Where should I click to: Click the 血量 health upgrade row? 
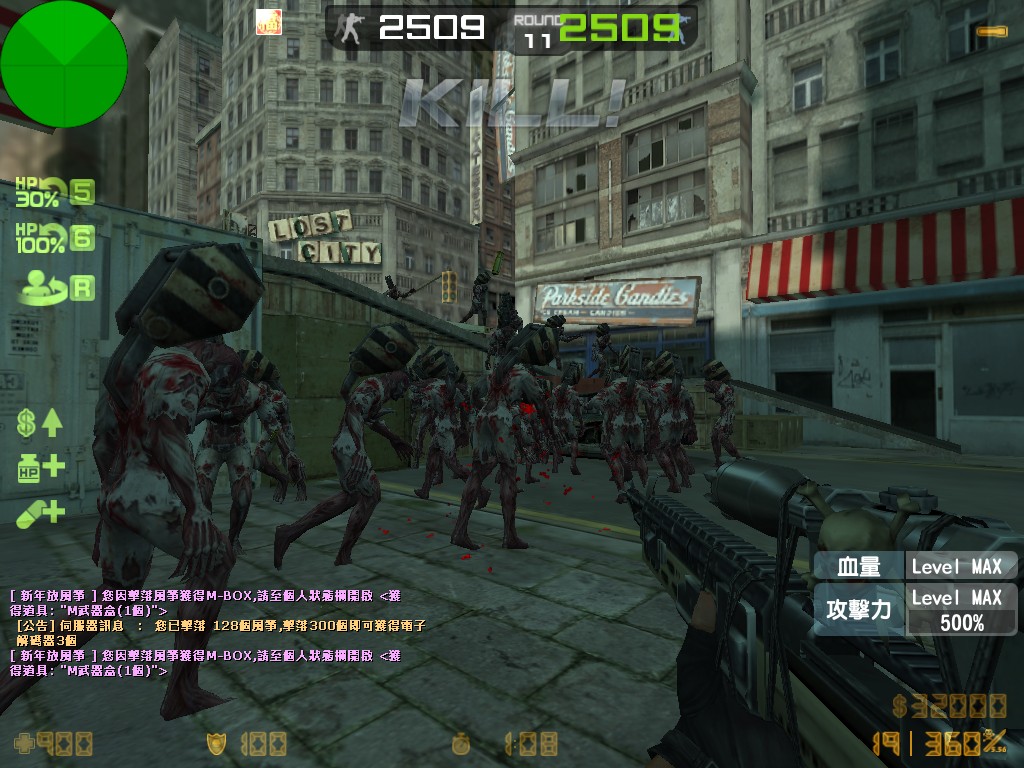coord(914,566)
